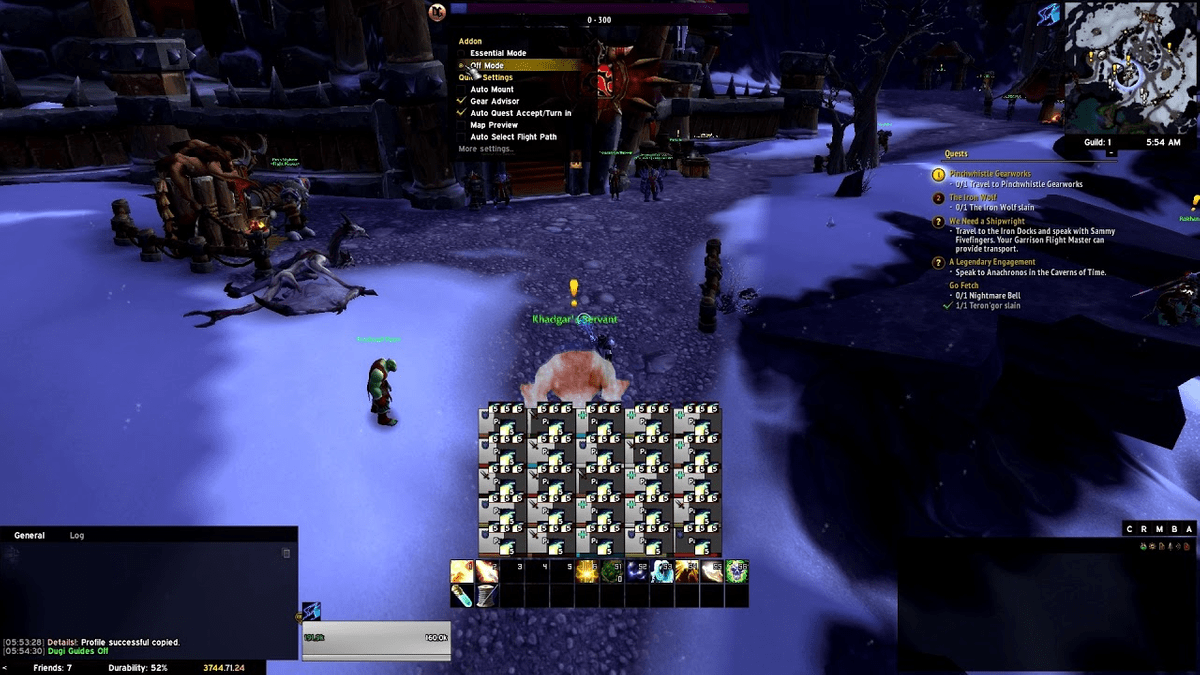The image size is (1200, 675).
Task: Enable the Auto Mount setting
Action: [x=492, y=89]
